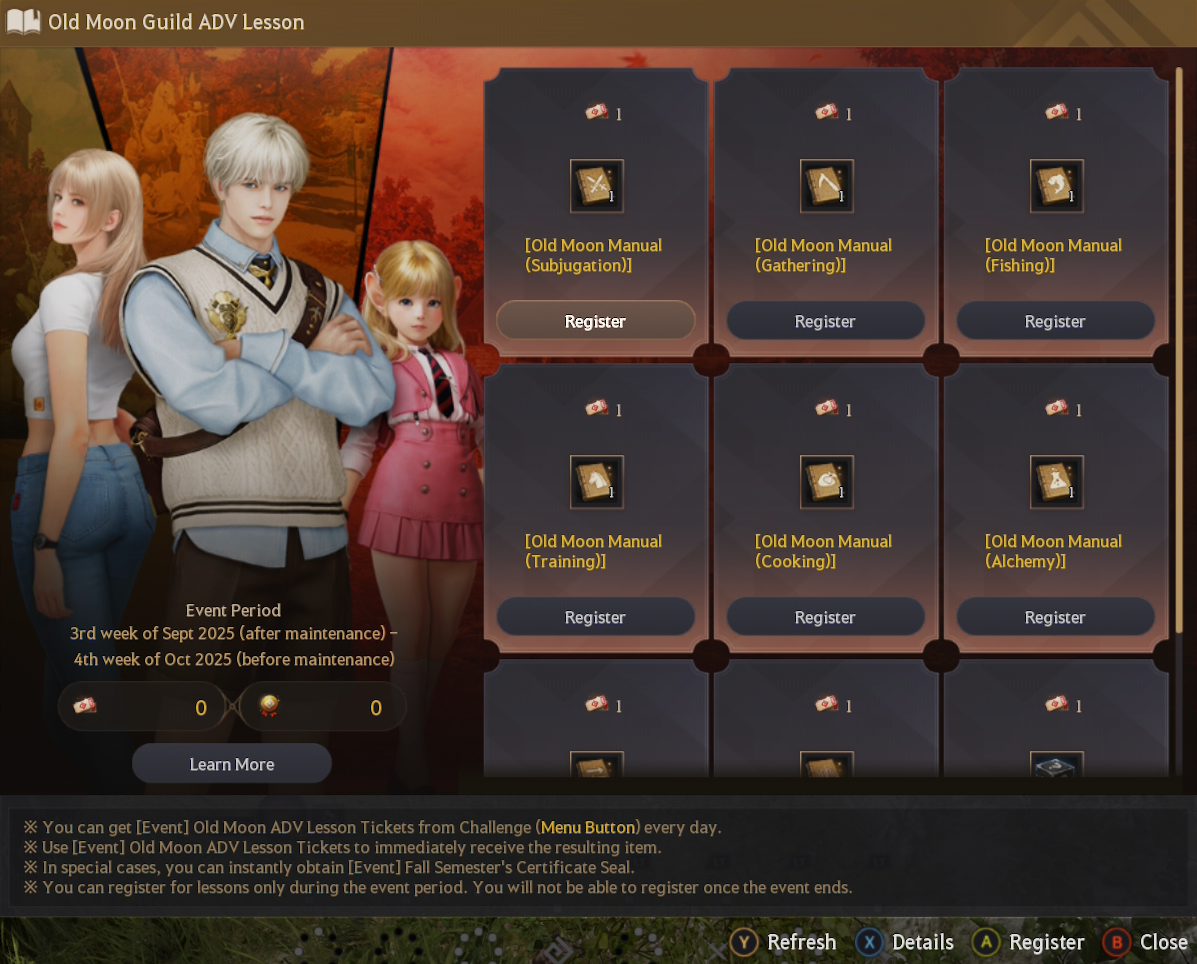The width and height of the screenshot is (1197, 964).
Task: Select the Old Moon Manual (Cooking) book icon
Action: point(826,482)
